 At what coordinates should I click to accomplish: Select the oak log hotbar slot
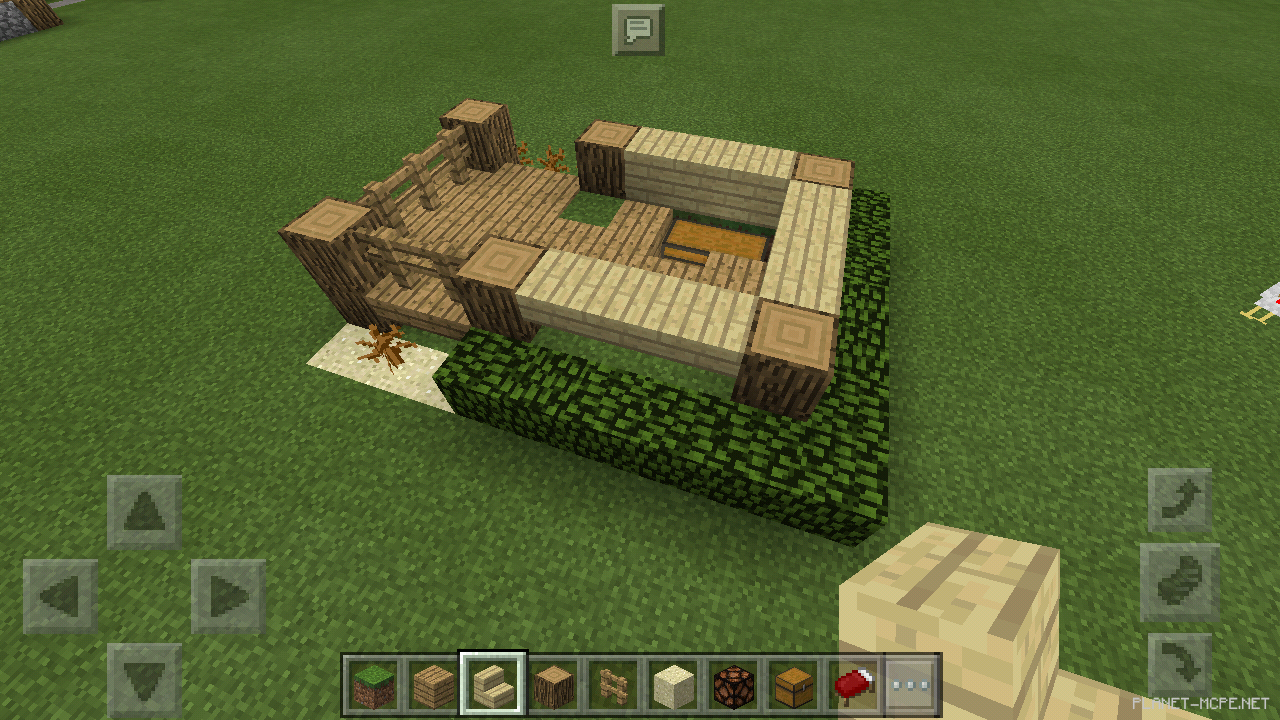click(552, 686)
